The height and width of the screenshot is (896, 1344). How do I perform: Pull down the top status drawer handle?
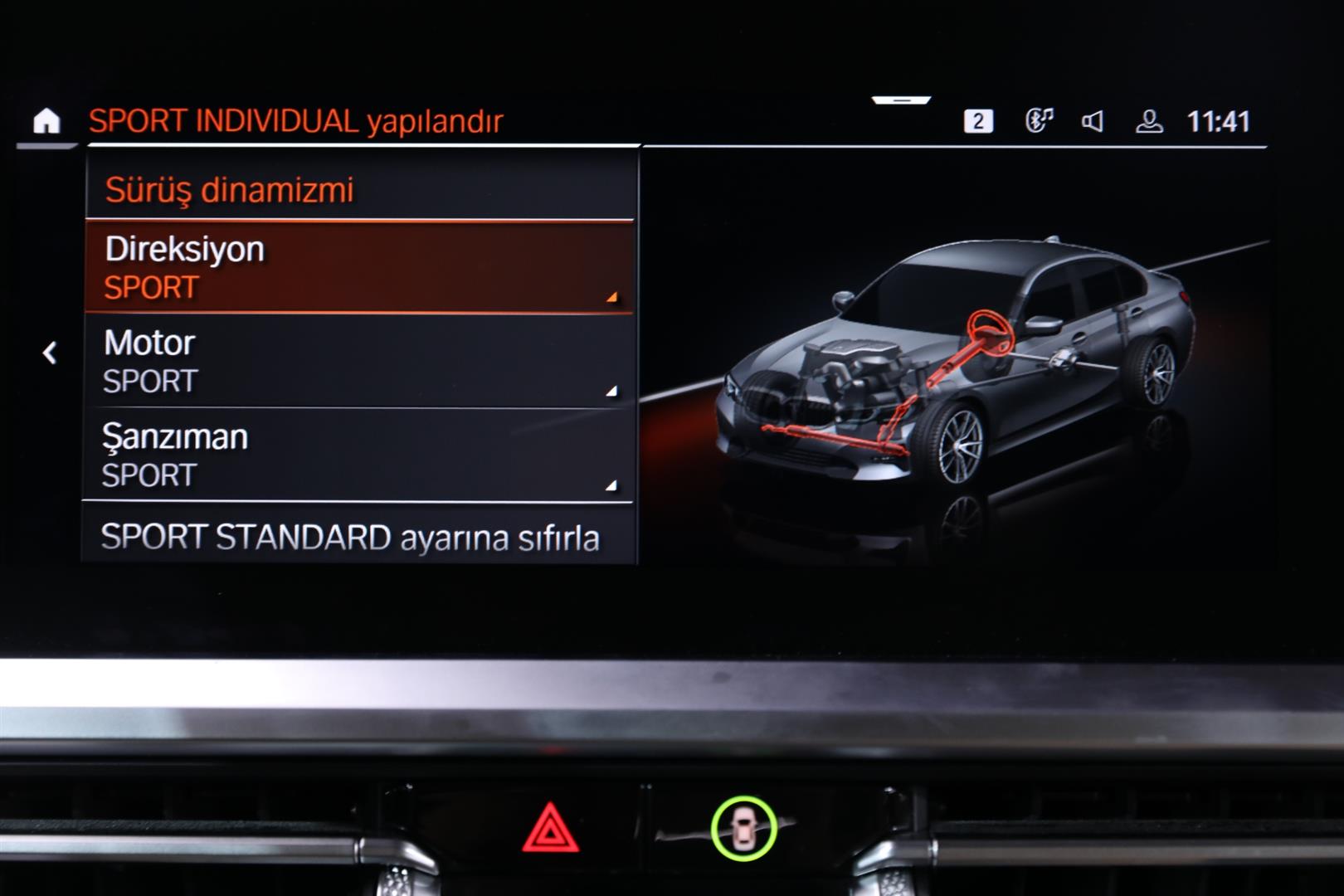902,100
